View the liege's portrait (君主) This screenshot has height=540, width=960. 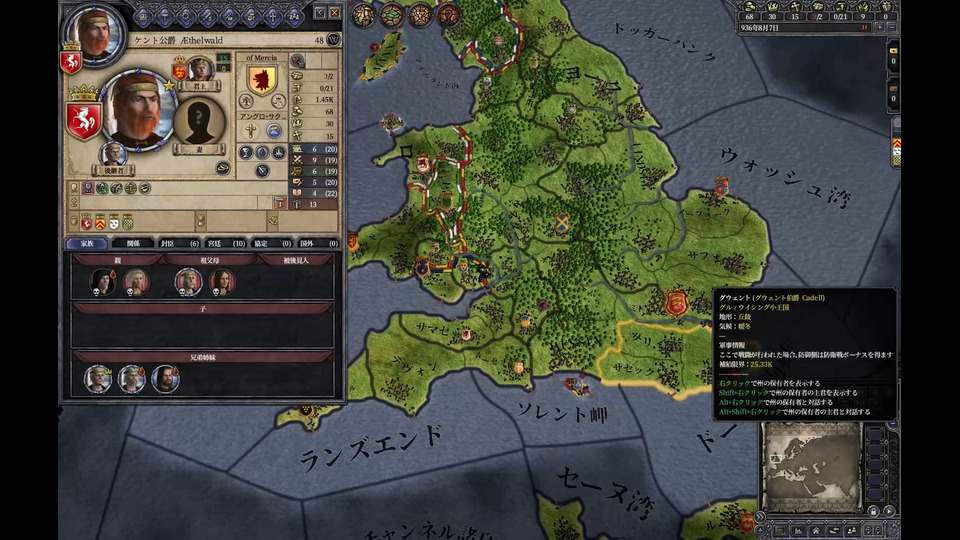(x=199, y=70)
